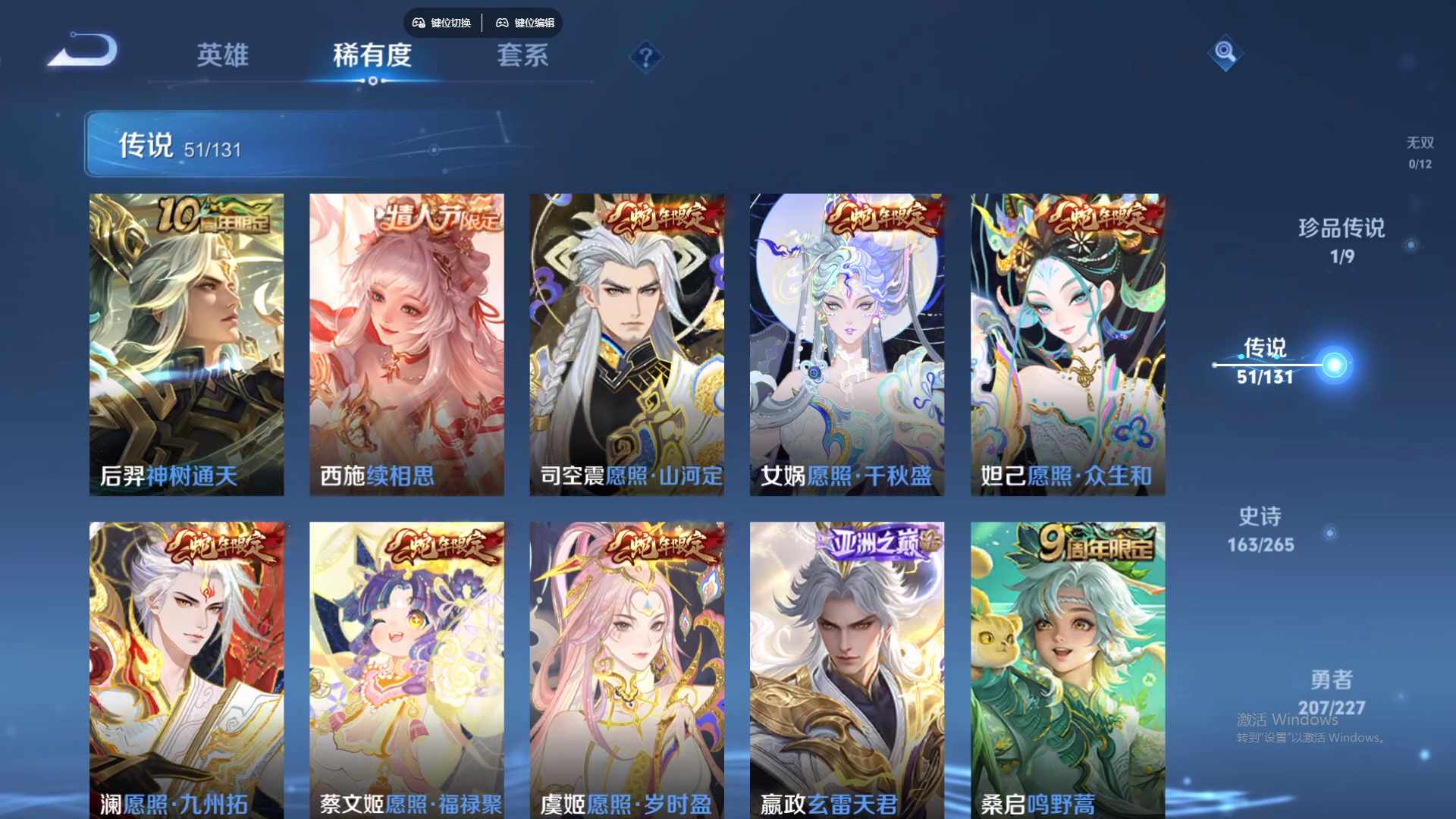
Task: Open 键位编辑 key binding editor
Action: pyautogui.click(x=526, y=23)
